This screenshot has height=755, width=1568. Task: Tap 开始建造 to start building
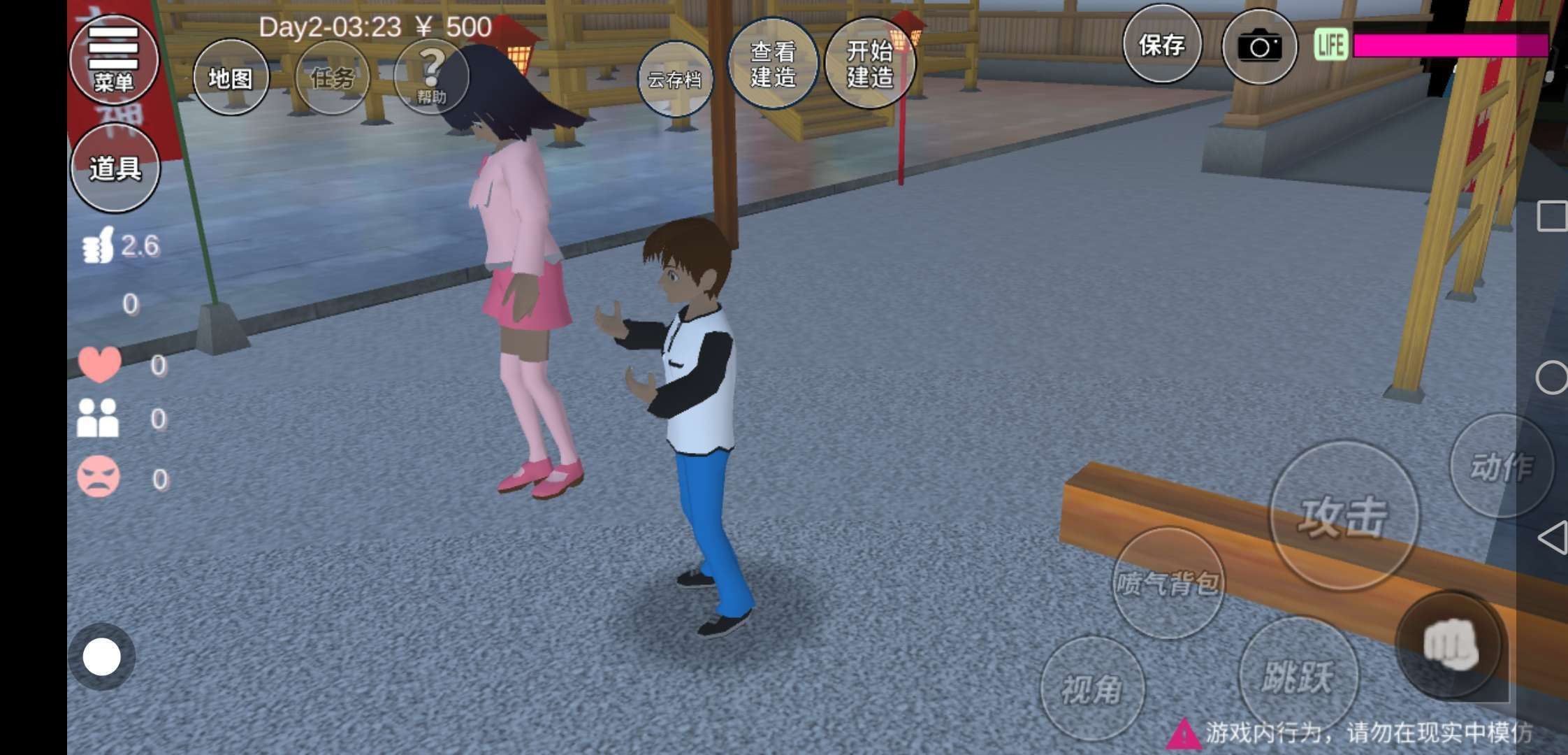(870, 64)
